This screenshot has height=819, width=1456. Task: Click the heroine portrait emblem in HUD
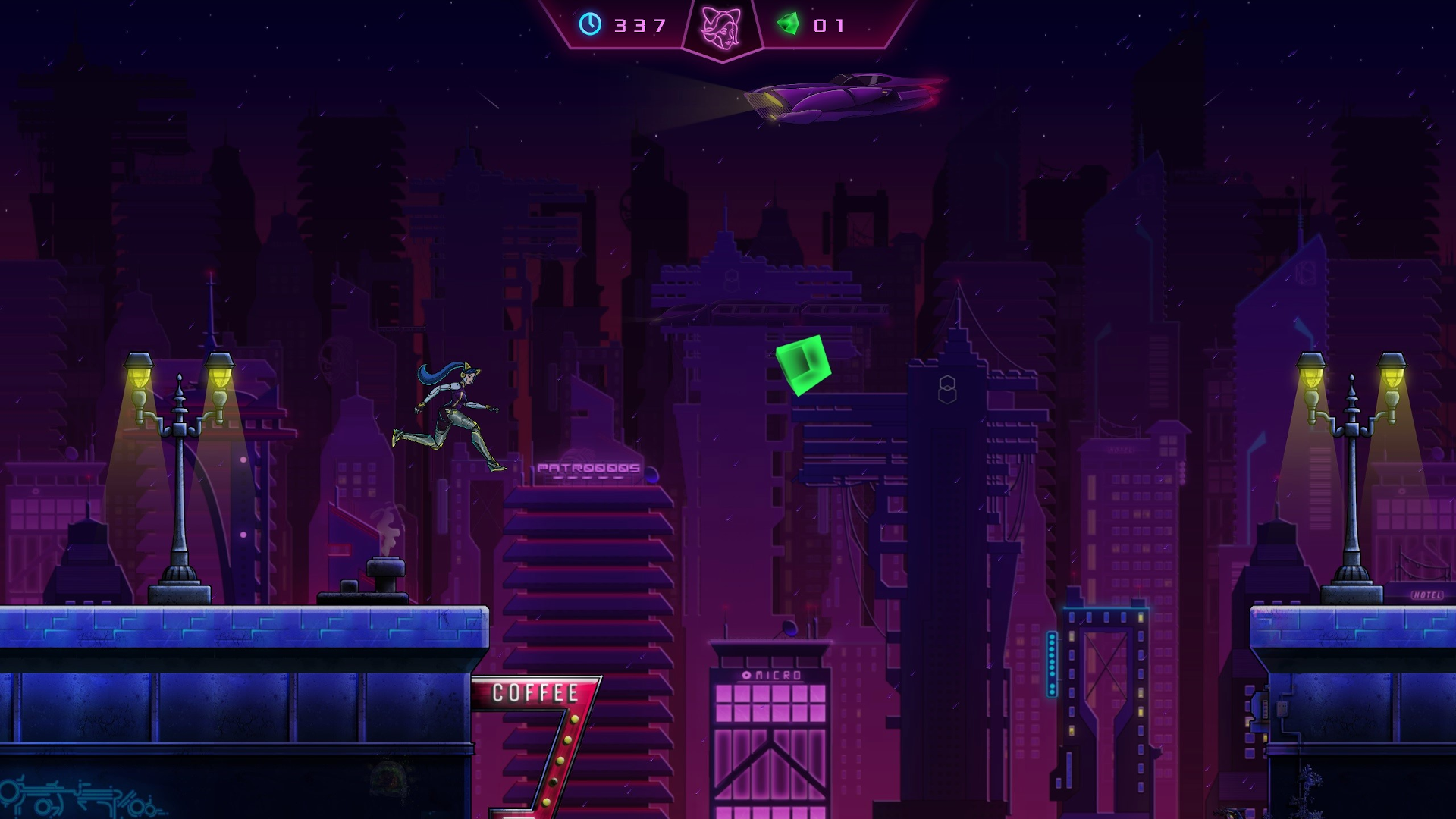(721, 27)
